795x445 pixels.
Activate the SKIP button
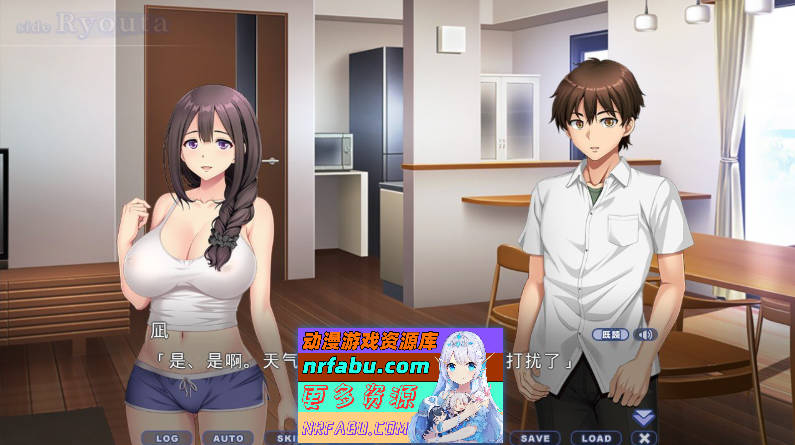[x=286, y=437]
